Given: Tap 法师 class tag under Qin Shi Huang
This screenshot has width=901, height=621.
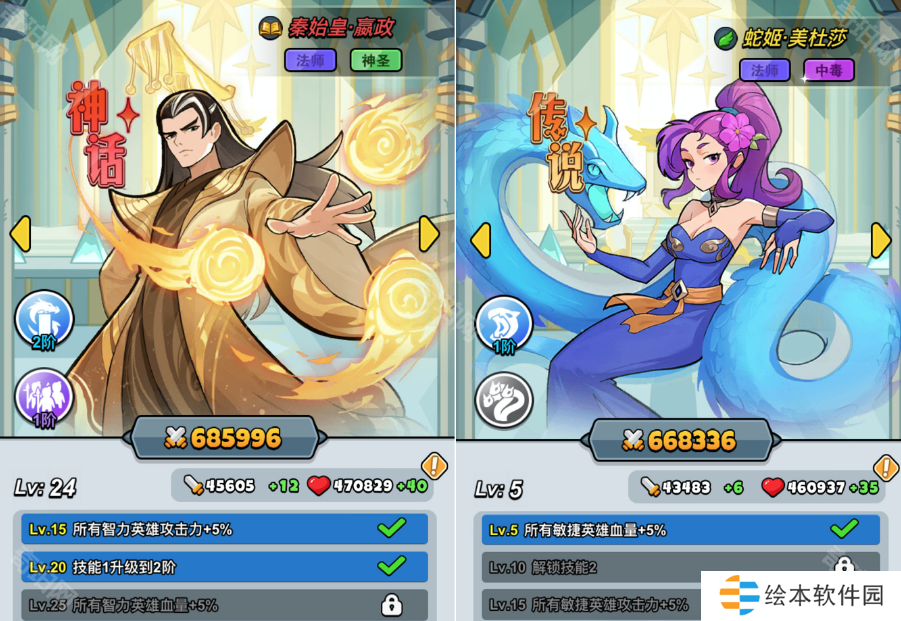Looking at the screenshot, I should click(x=310, y=60).
